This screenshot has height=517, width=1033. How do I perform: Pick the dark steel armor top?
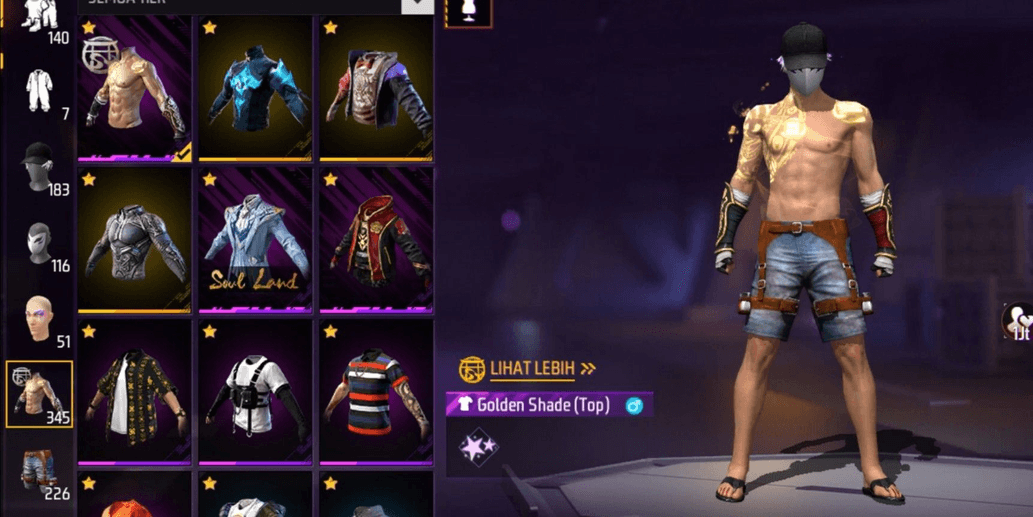click(x=134, y=240)
